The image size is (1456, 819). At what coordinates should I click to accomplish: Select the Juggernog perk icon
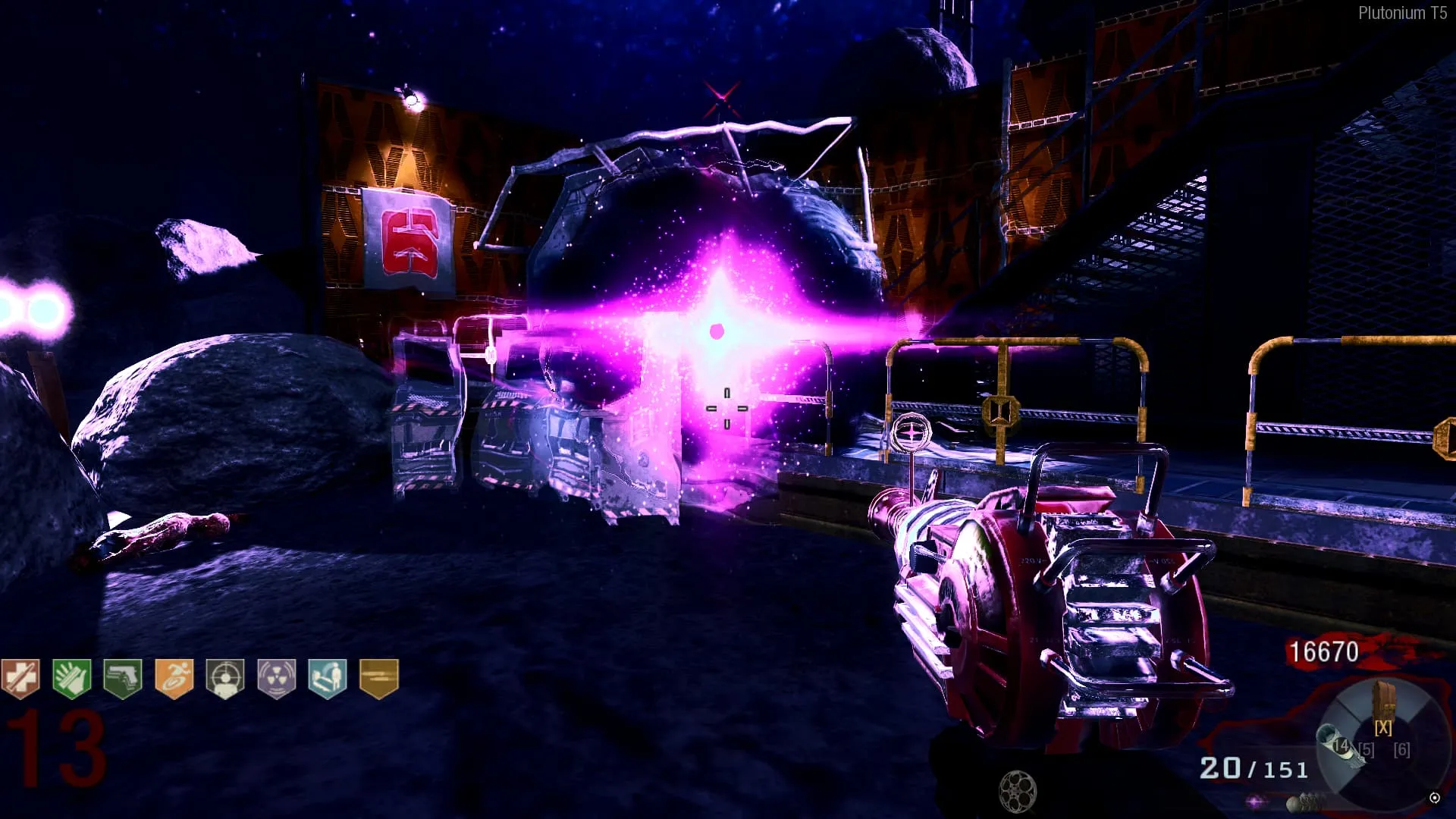coord(20,677)
